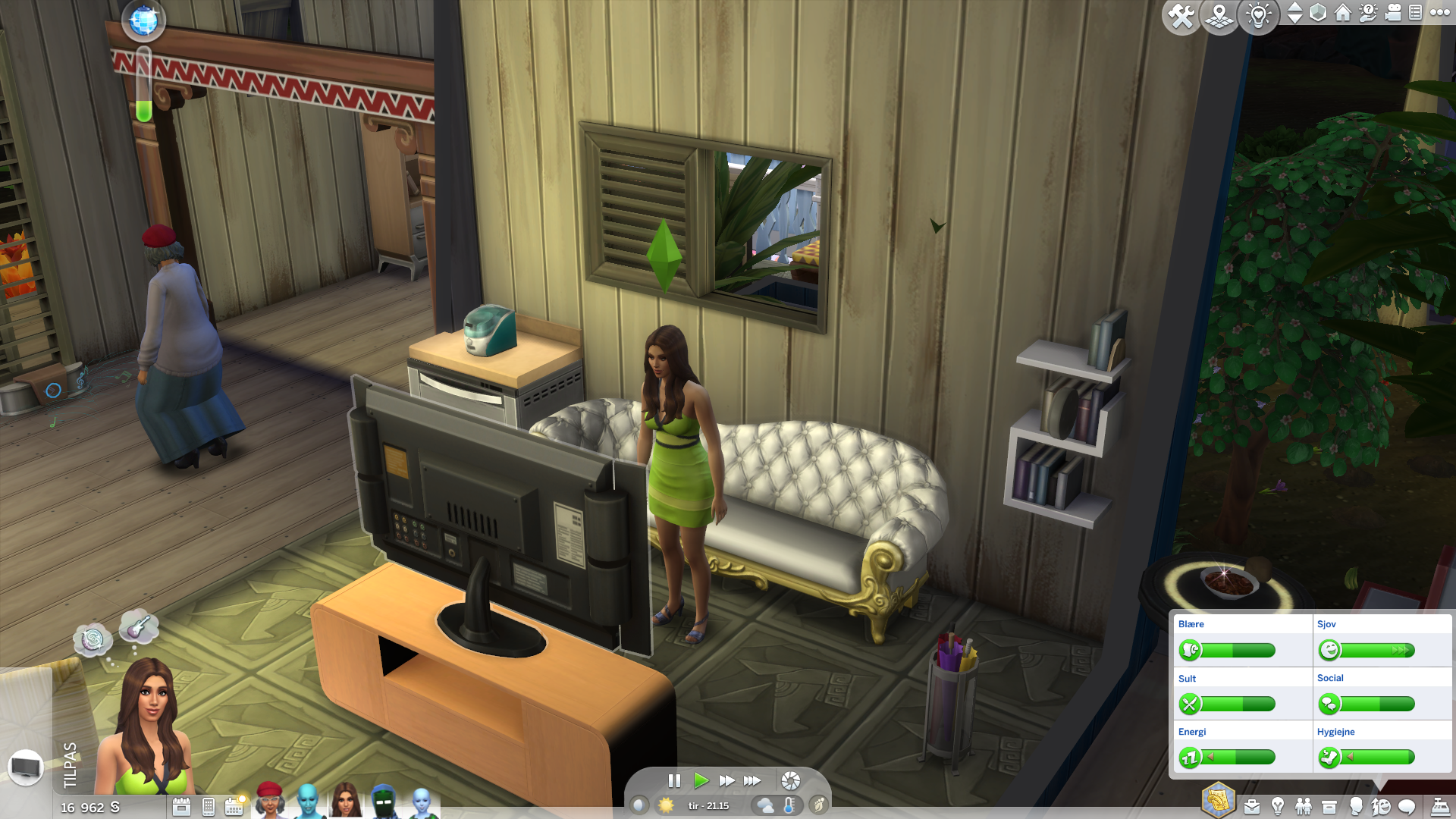Image resolution: width=1456 pixels, height=819 pixels.
Task: Open the world map pin button
Action: [x=1219, y=15]
